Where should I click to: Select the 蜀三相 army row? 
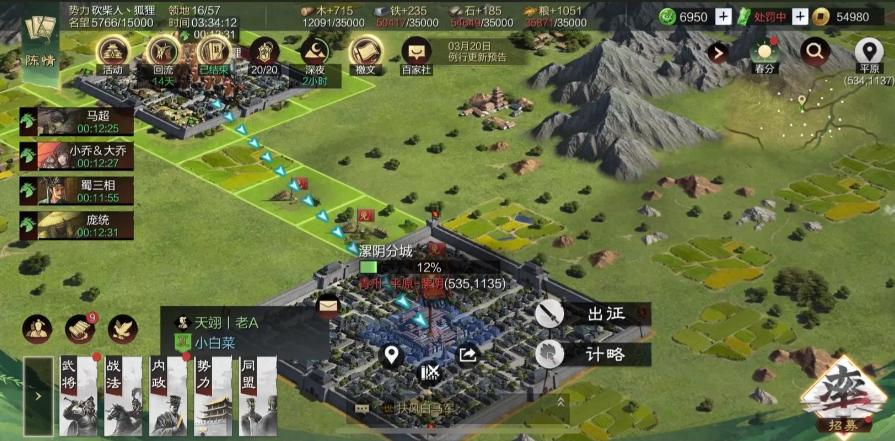(x=77, y=190)
